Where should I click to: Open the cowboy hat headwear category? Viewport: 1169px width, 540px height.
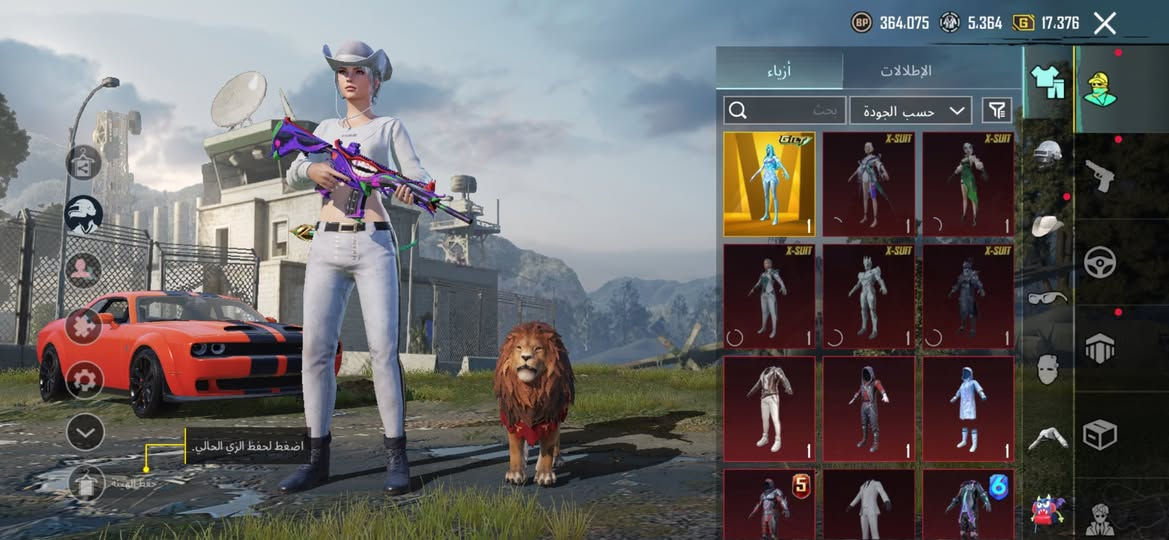coord(1047,225)
